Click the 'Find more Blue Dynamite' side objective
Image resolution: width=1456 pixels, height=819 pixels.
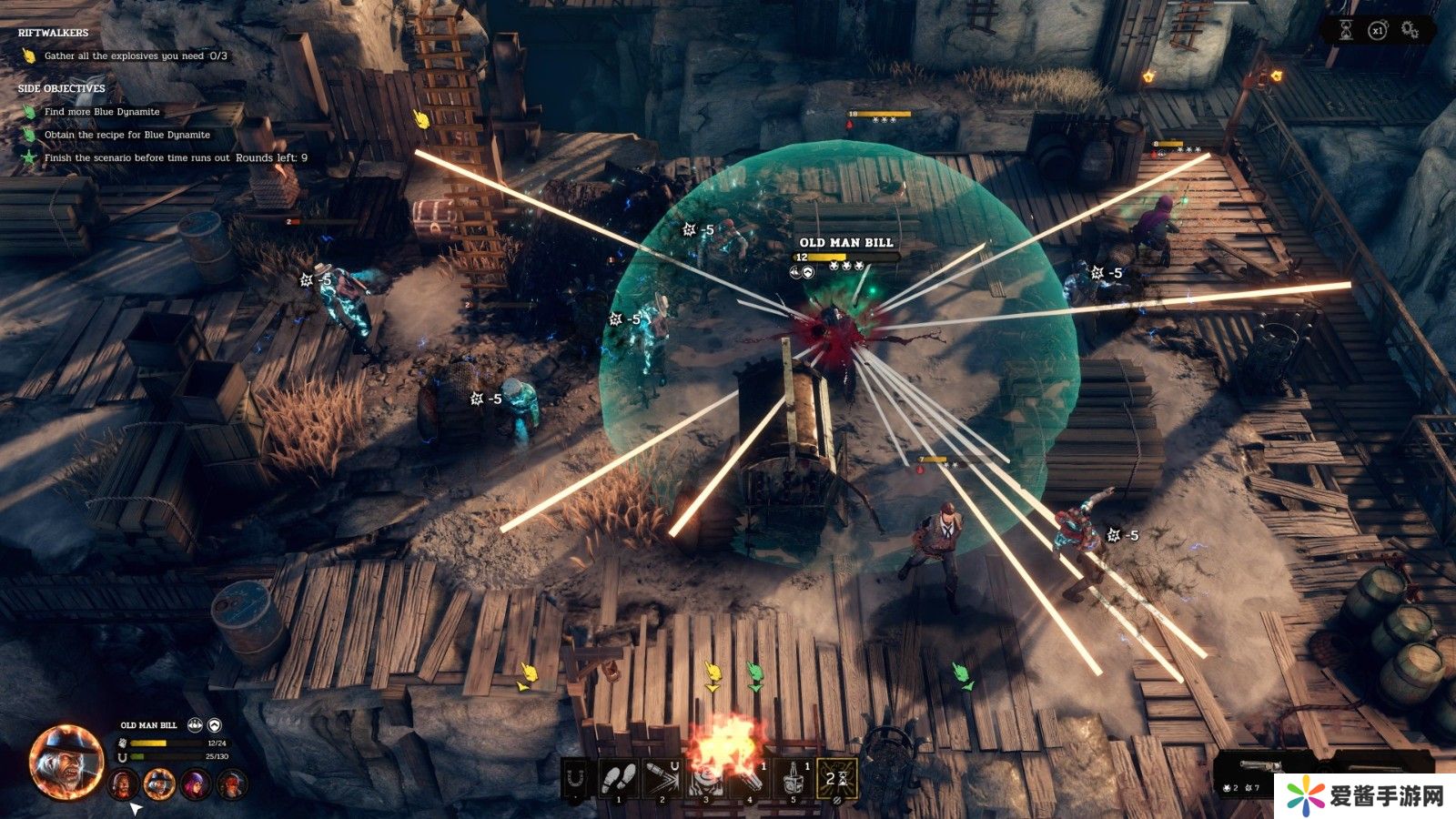click(x=102, y=112)
